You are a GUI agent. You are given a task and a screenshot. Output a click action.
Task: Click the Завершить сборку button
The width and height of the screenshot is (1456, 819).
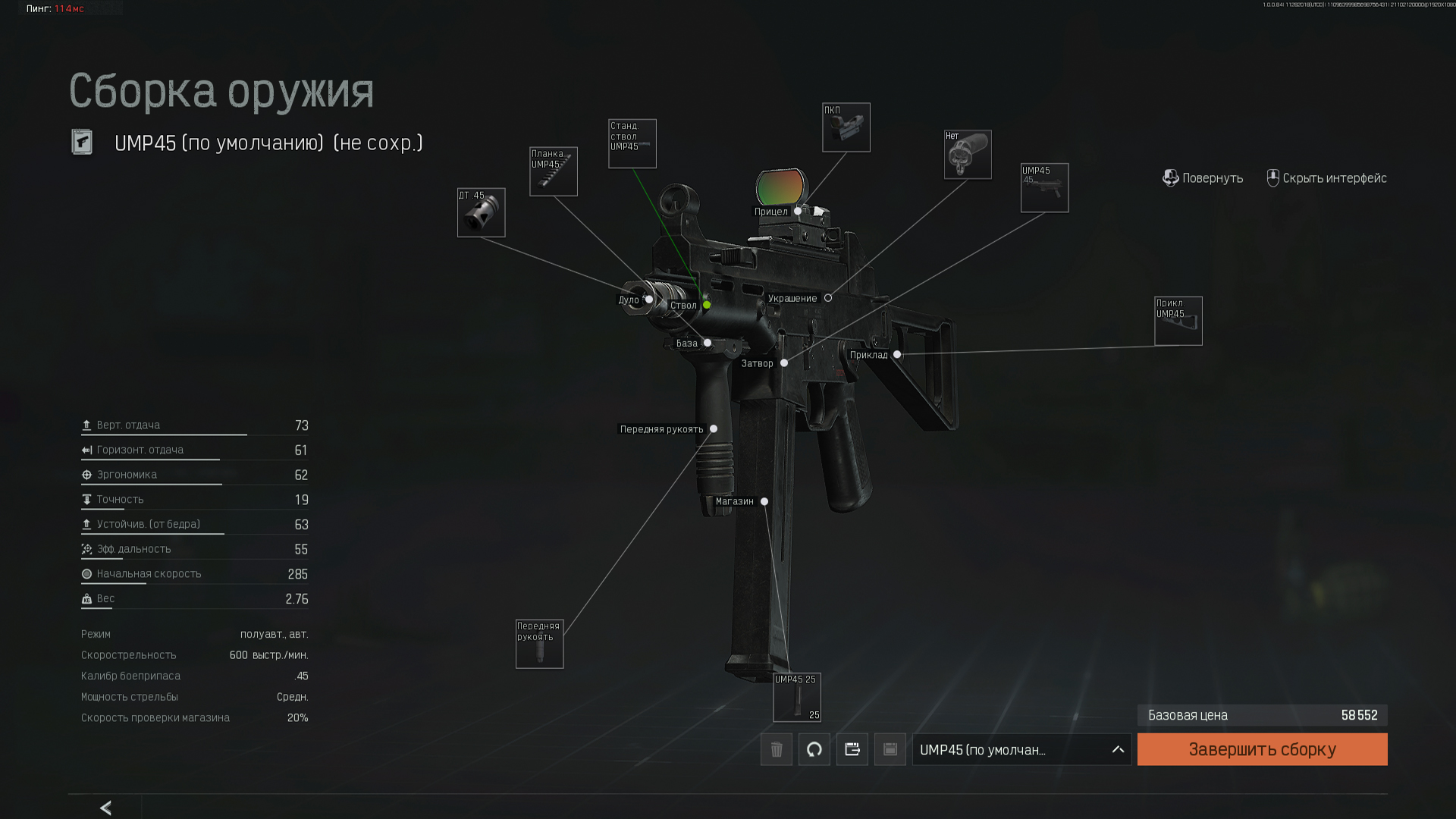click(1262, 749)
